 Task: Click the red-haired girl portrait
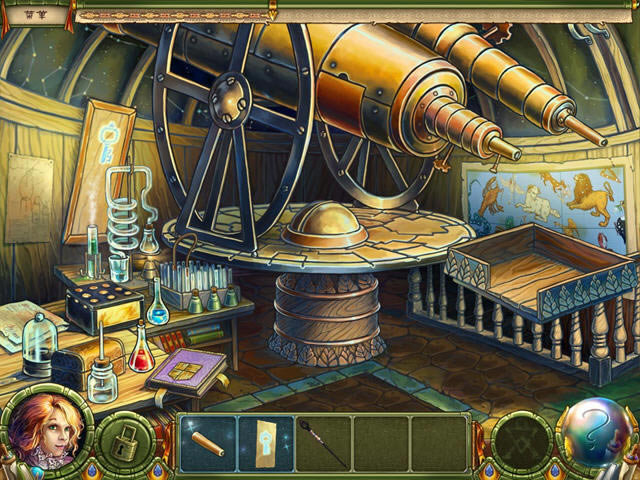click(x=43, y=432)
